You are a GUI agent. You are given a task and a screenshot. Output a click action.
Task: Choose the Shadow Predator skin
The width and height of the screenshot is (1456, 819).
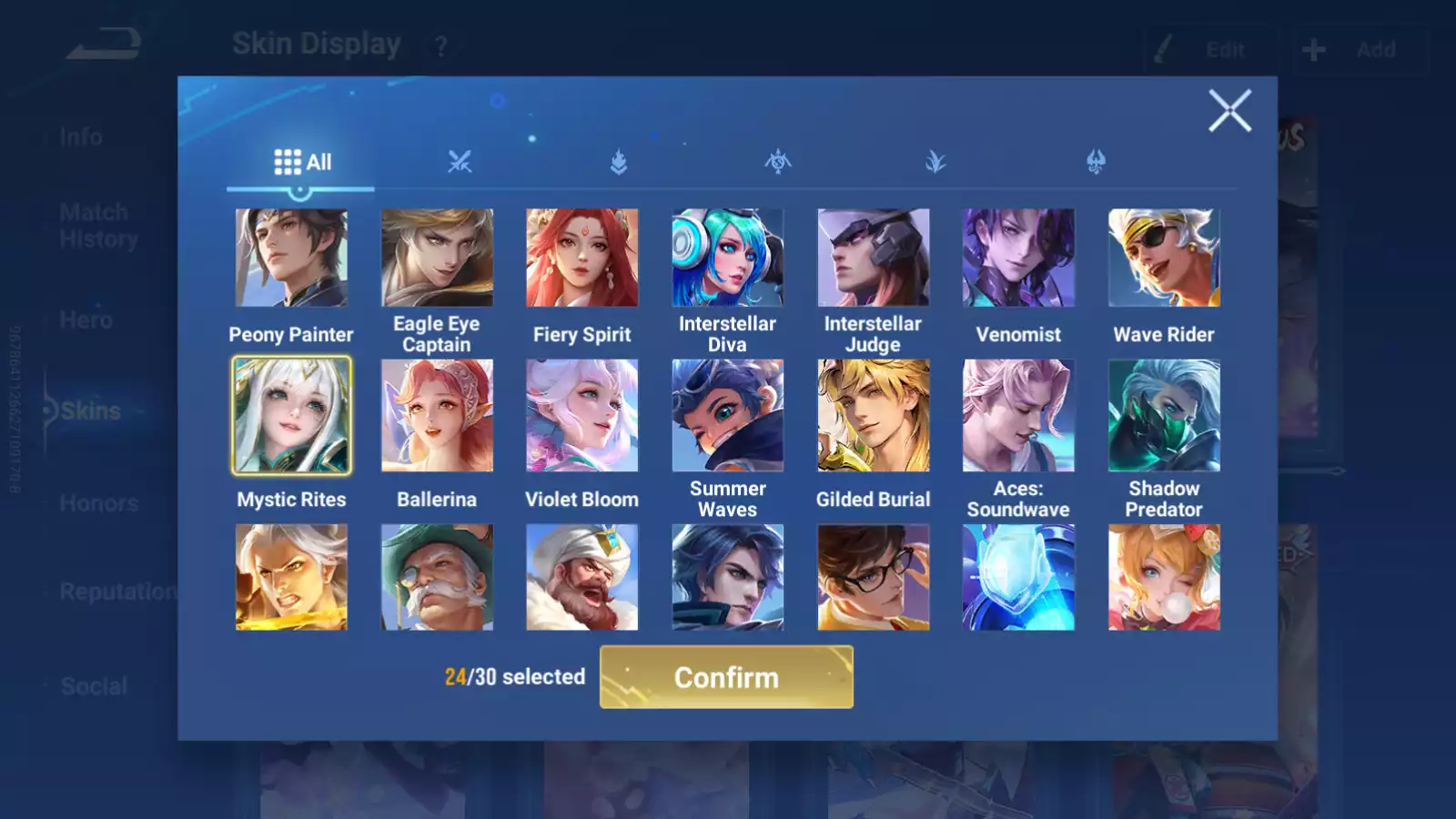click(1164, 416)
